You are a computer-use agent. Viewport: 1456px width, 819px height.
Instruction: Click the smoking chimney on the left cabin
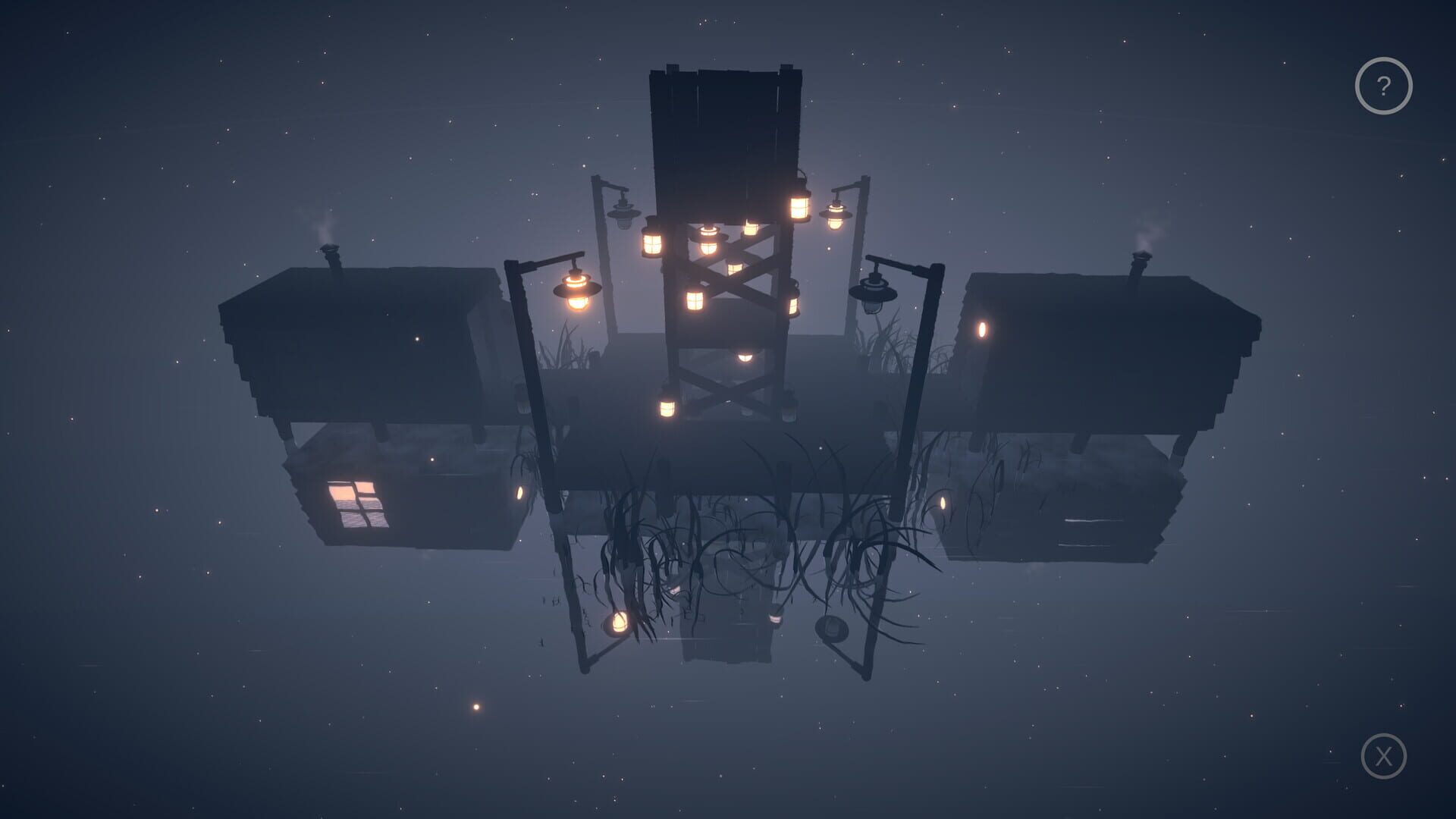pos(328,250)
